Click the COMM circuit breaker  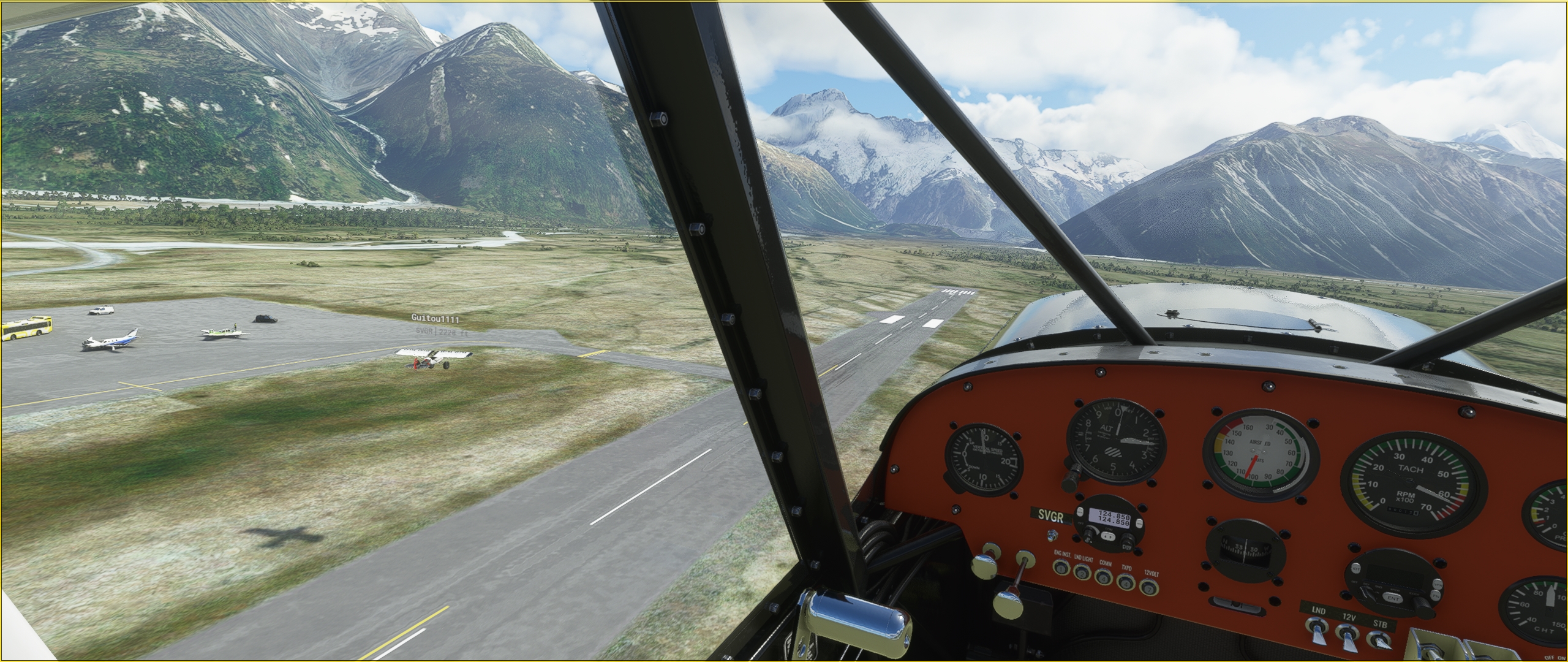click(1103, 577)
